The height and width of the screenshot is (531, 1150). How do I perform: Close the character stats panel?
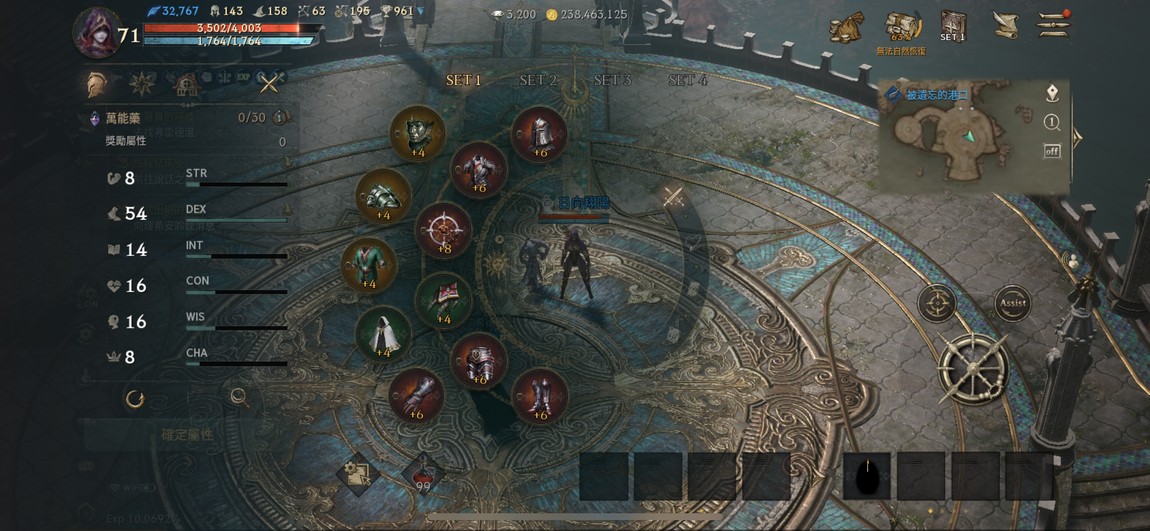point(269,83)
